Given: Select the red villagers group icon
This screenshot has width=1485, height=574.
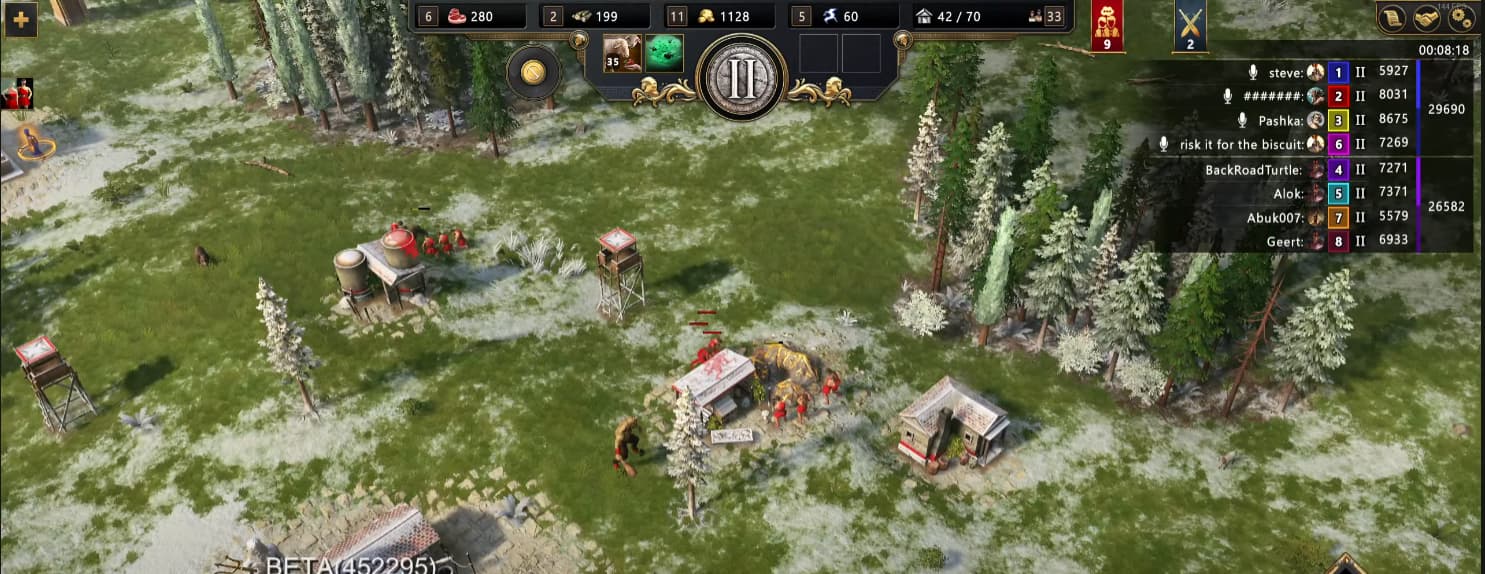Looking at the screenshot, I should 17,95.
